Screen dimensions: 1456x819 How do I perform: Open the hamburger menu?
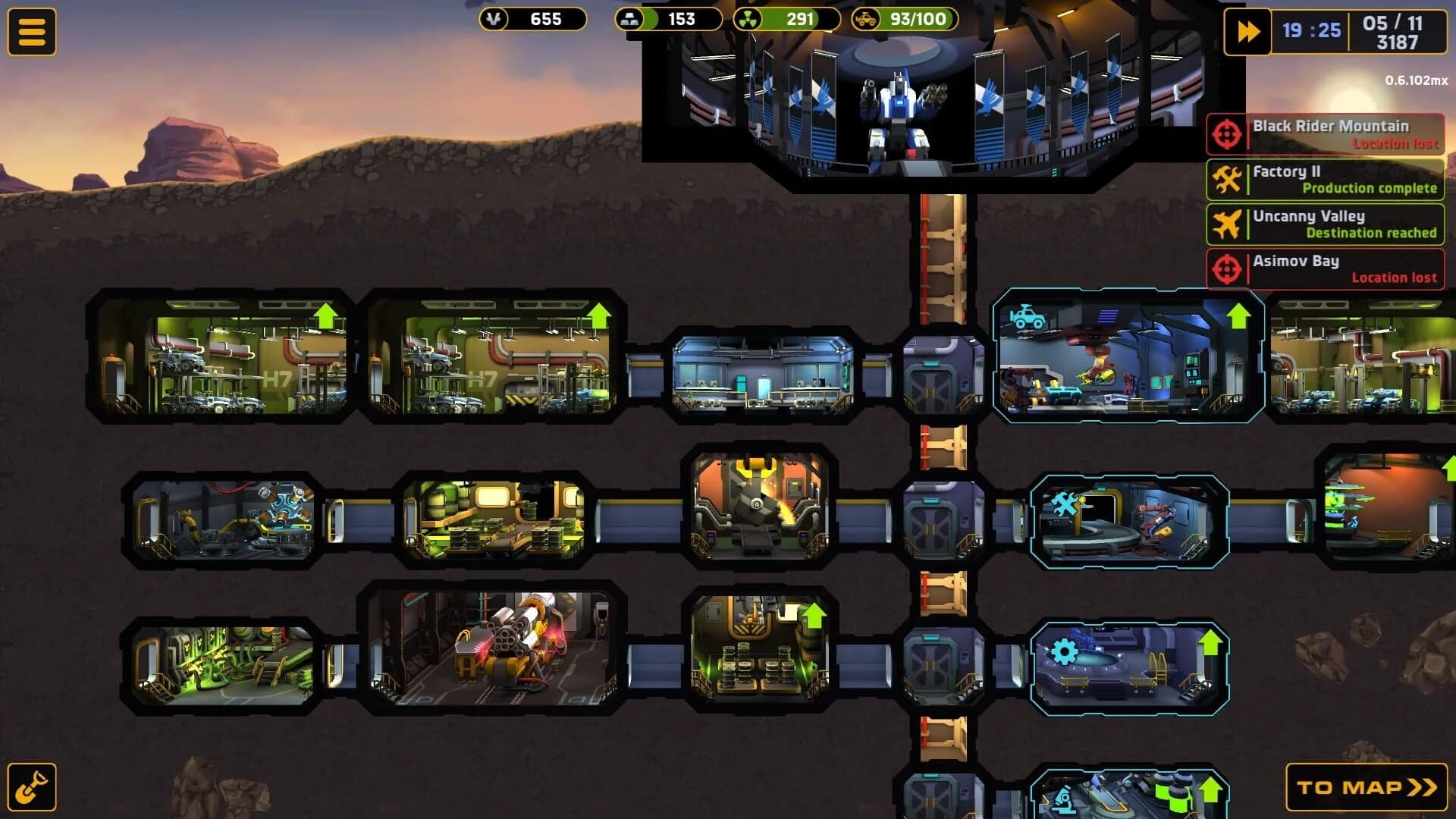(33, 32)
